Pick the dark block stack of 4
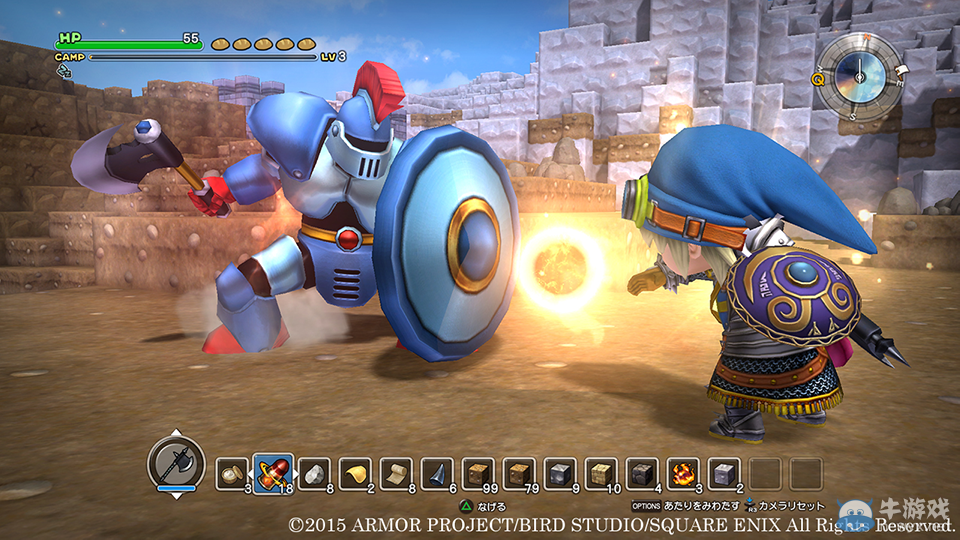Viewport: 960px width, 540px height. tap(642, 473)
